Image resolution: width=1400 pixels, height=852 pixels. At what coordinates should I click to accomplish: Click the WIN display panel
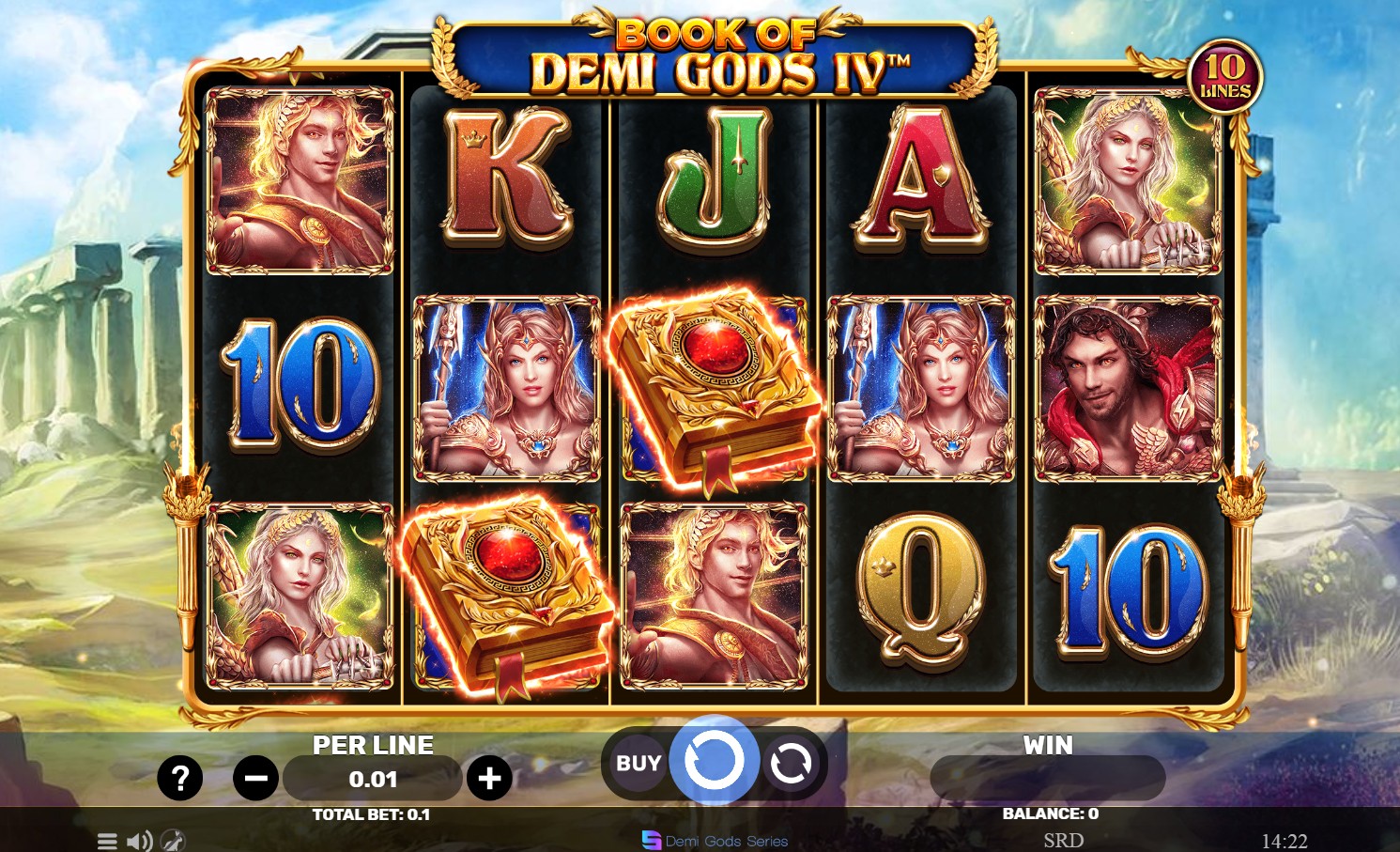[1047, 778]
